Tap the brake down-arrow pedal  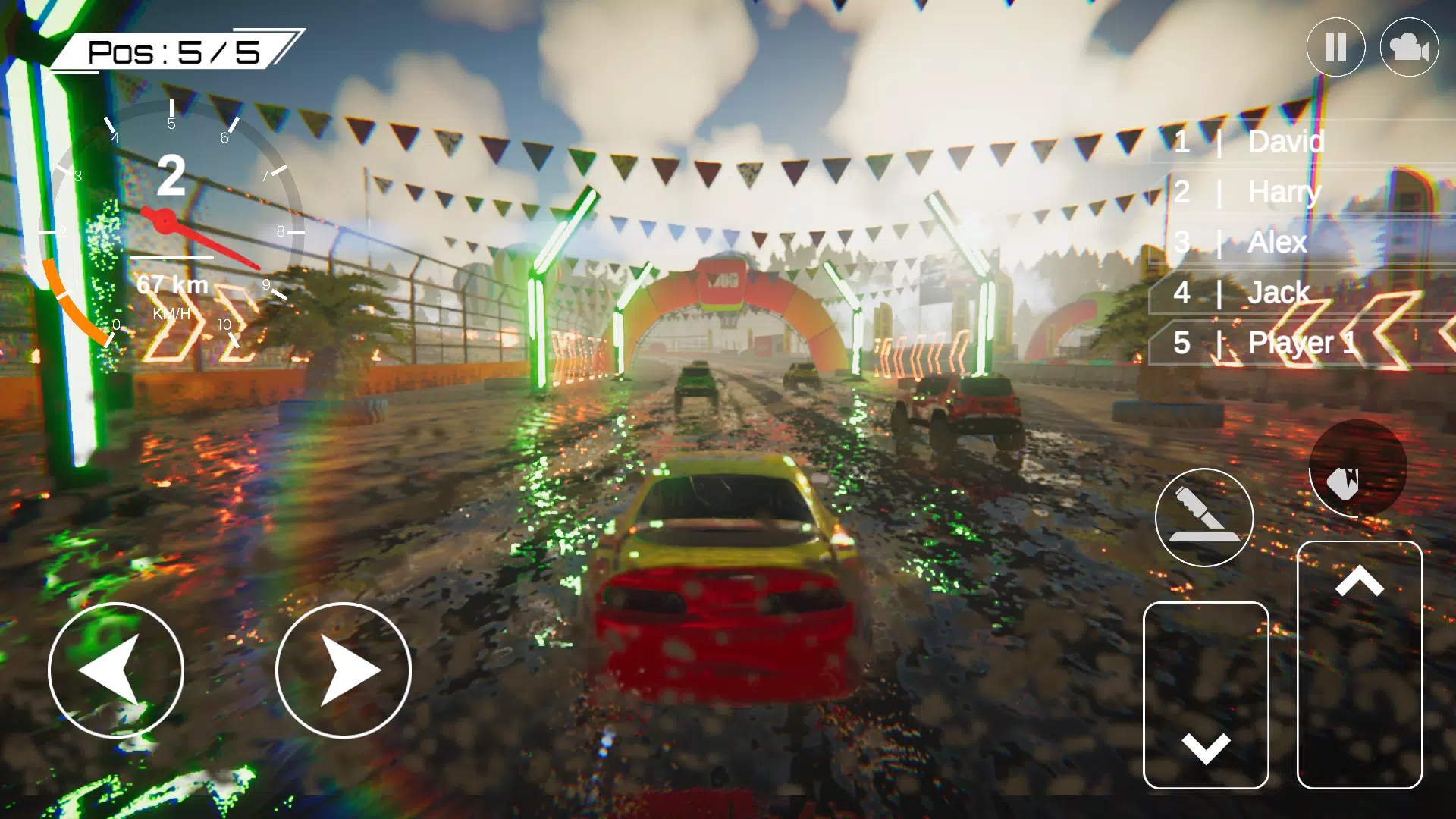(x=1206, y=695)
